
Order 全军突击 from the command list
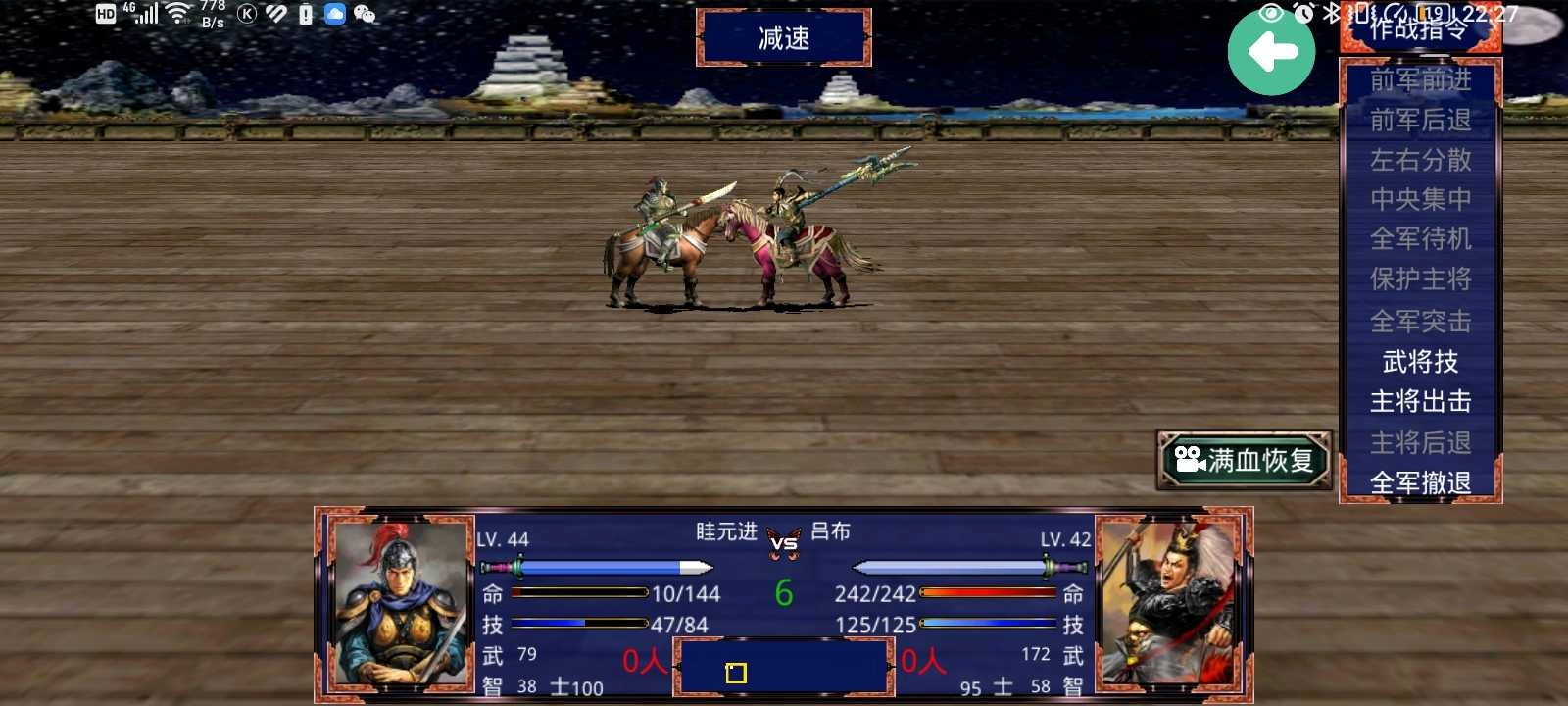pos(1420,321)
